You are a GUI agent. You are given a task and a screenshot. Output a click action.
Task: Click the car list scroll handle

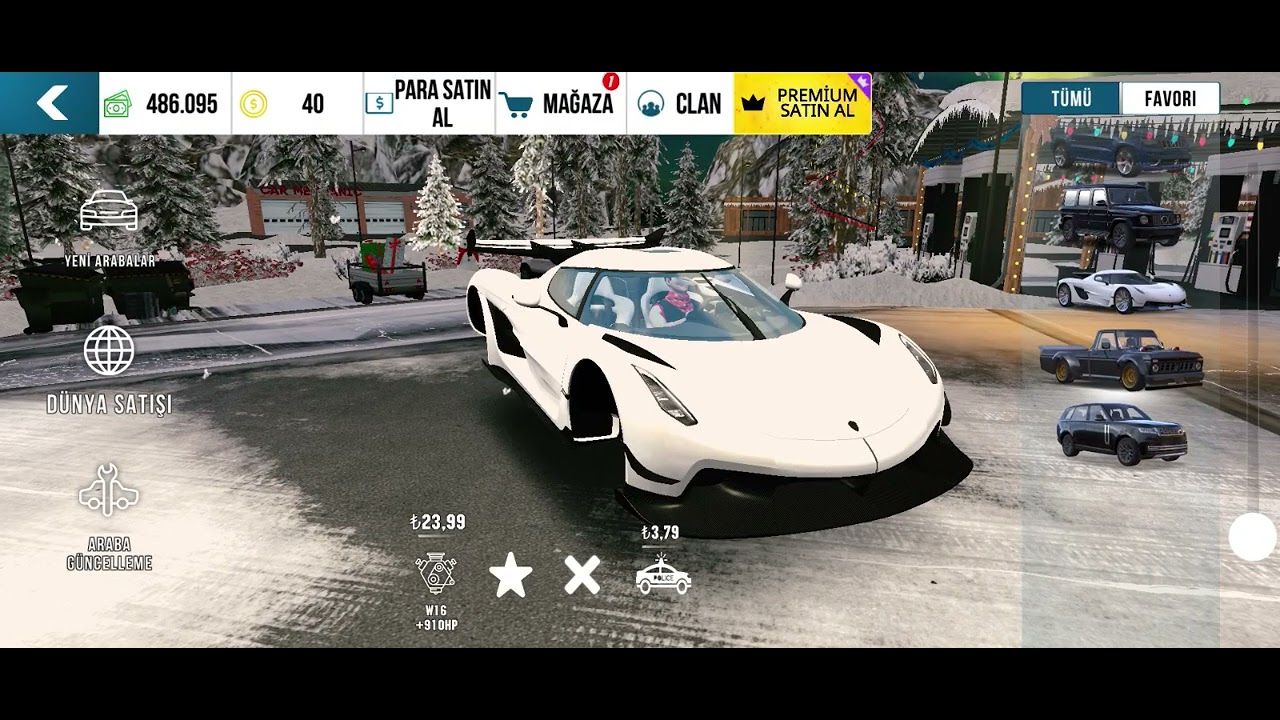coord(1252,537)
